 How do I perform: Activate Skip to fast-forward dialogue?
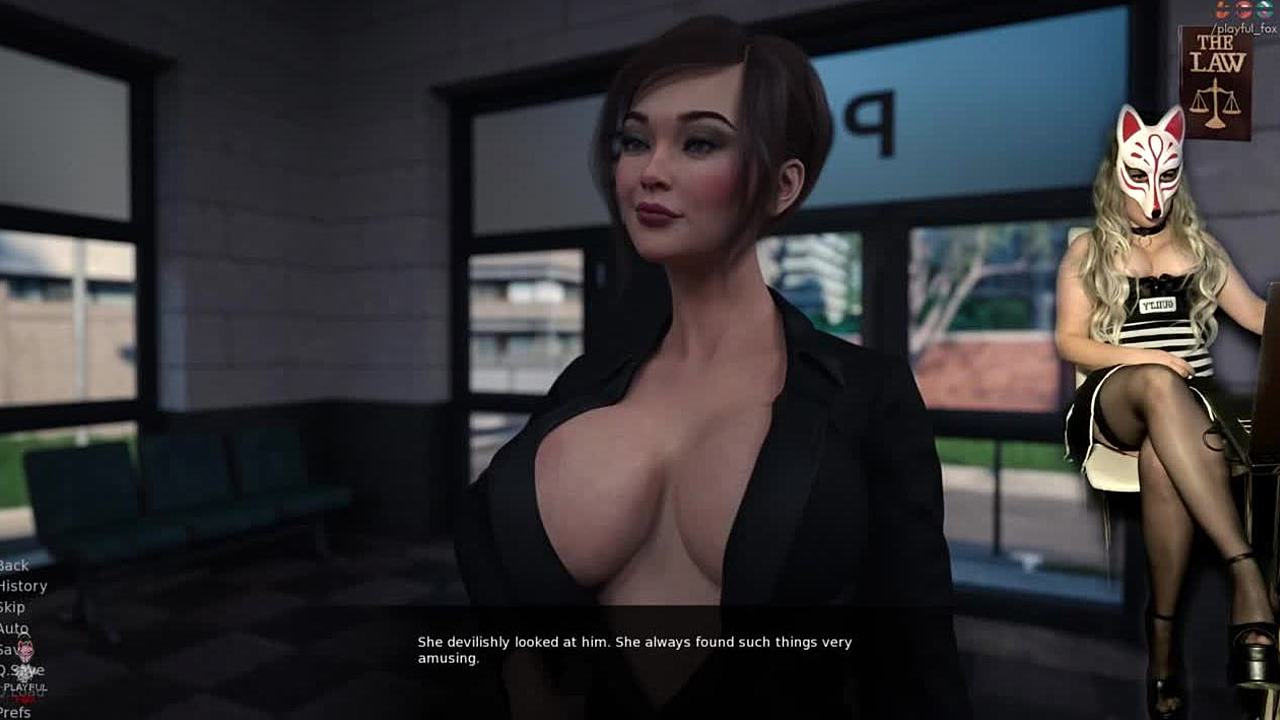coord(12,607)
